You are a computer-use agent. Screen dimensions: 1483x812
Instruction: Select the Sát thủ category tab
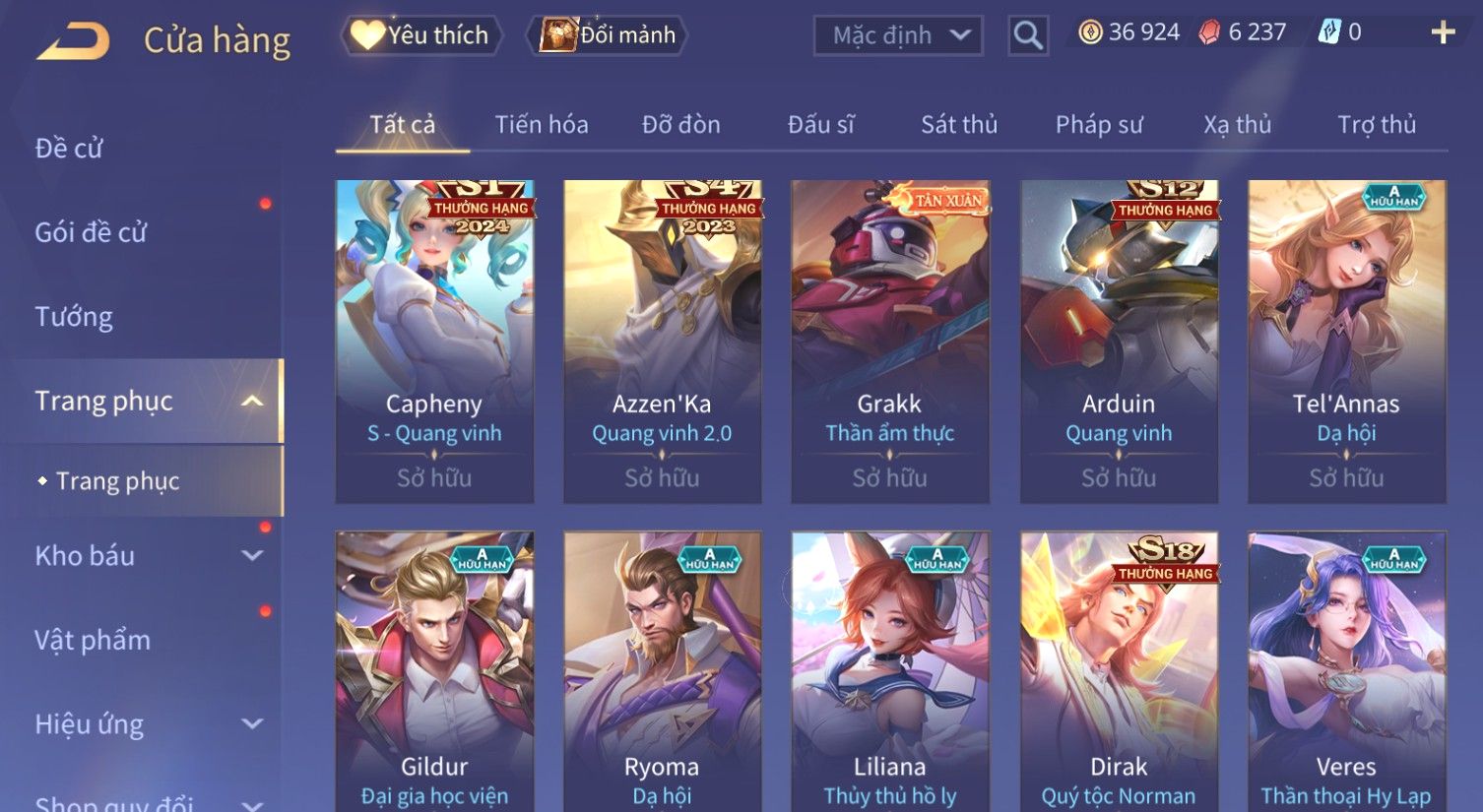959,125
